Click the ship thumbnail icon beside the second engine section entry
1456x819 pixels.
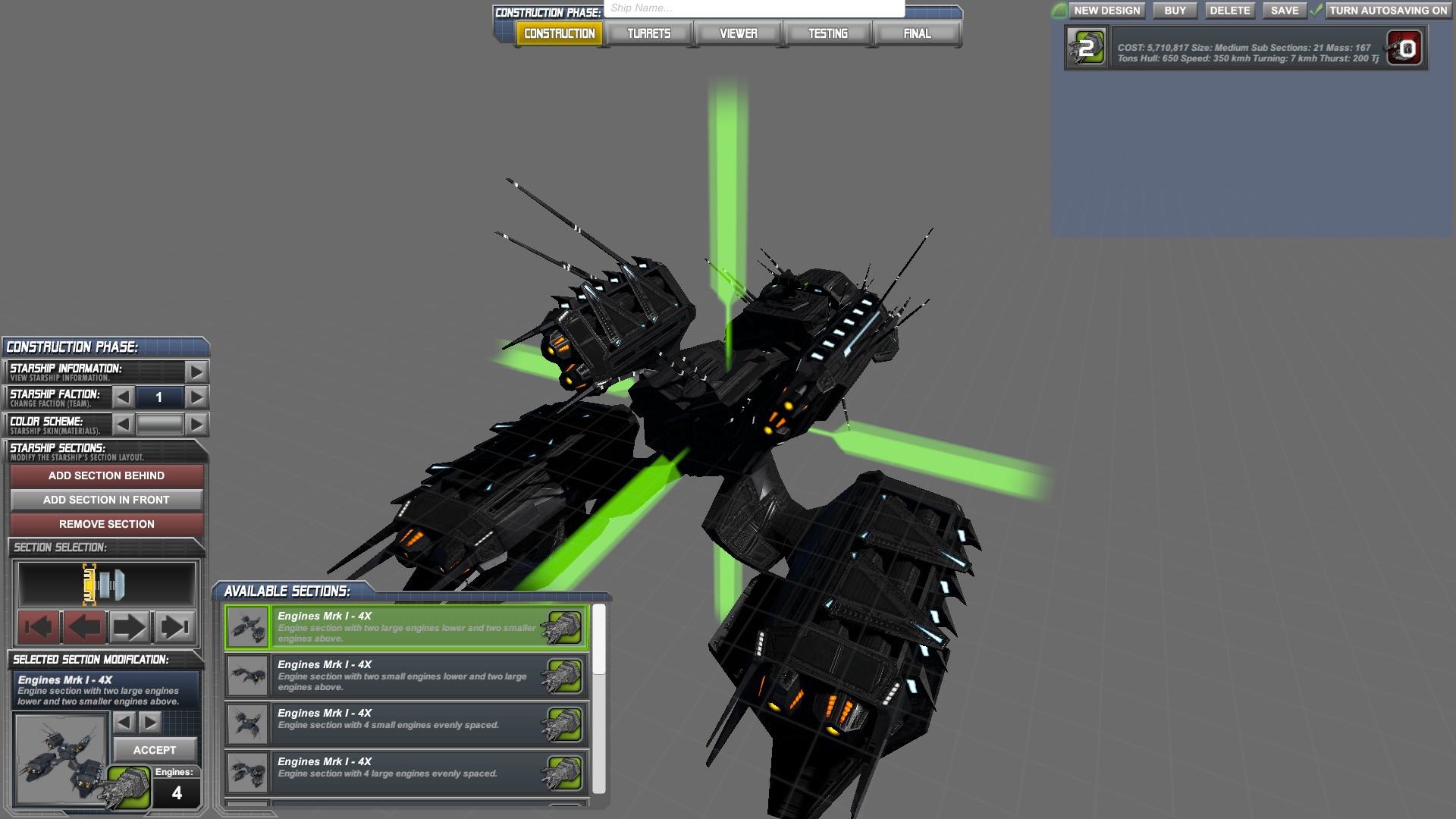pyautogui.click(x=247, y=676)
